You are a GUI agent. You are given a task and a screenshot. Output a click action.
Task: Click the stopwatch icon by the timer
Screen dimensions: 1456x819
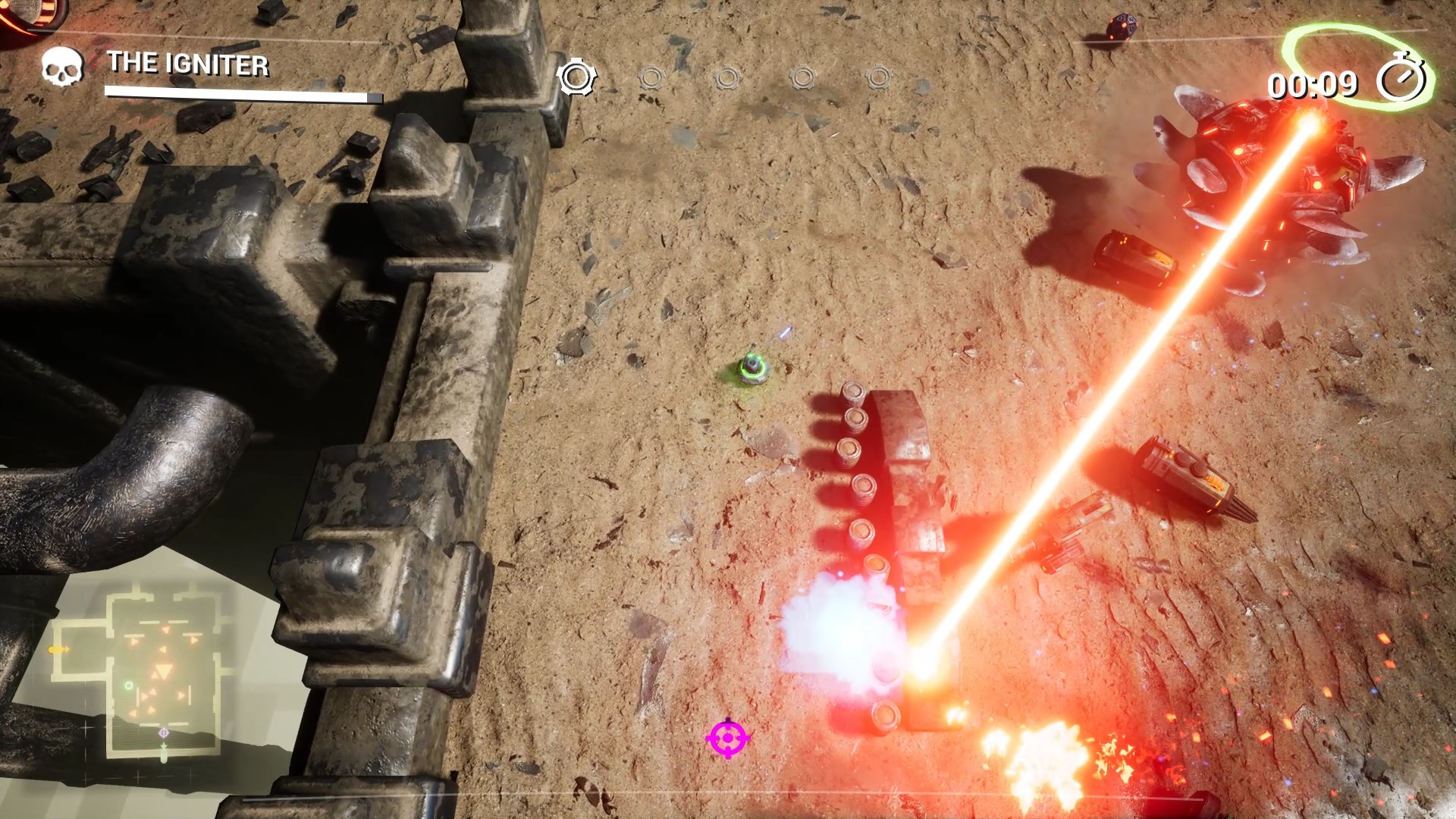coord(1401,80)
